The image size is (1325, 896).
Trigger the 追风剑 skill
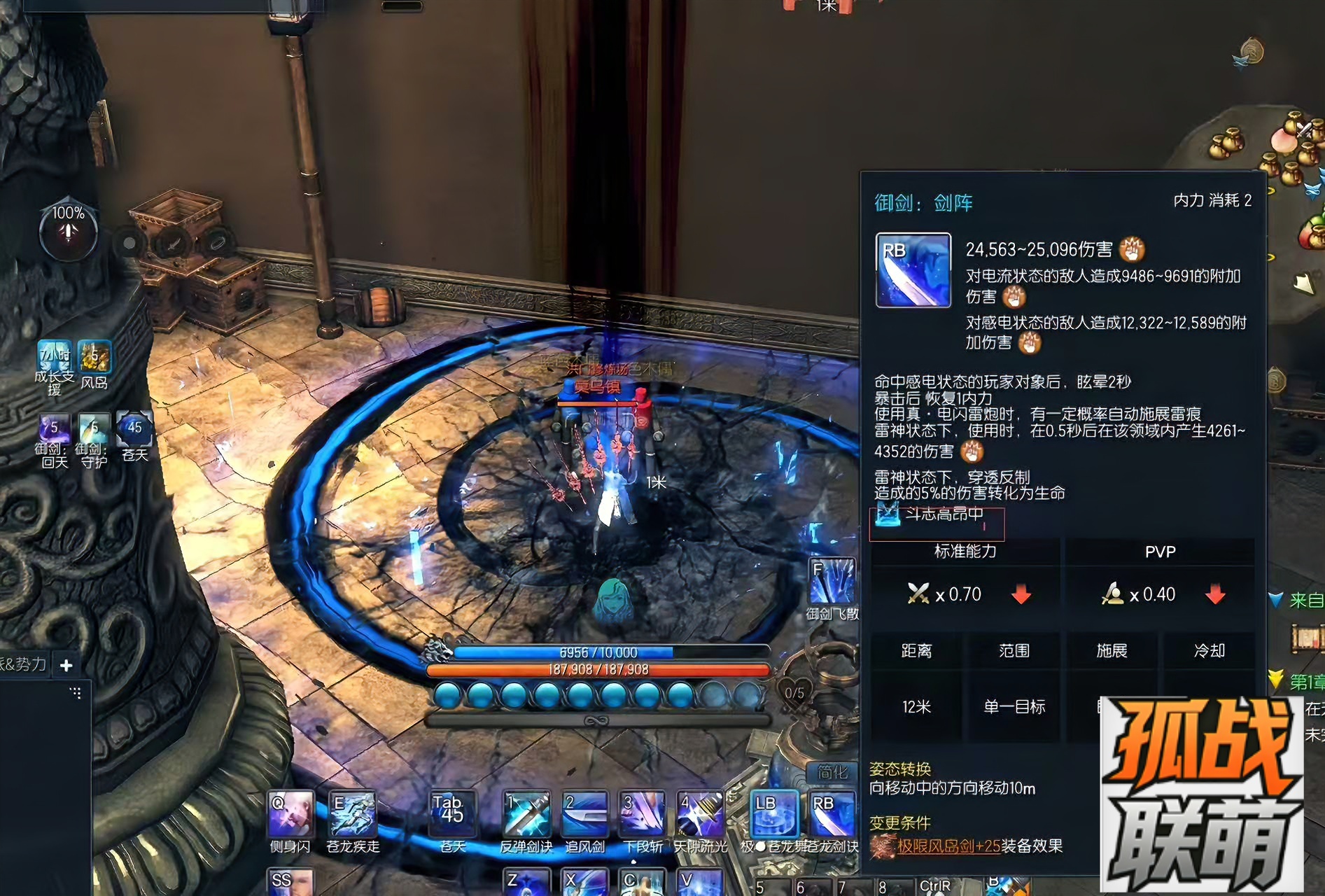tap(585, 813)
